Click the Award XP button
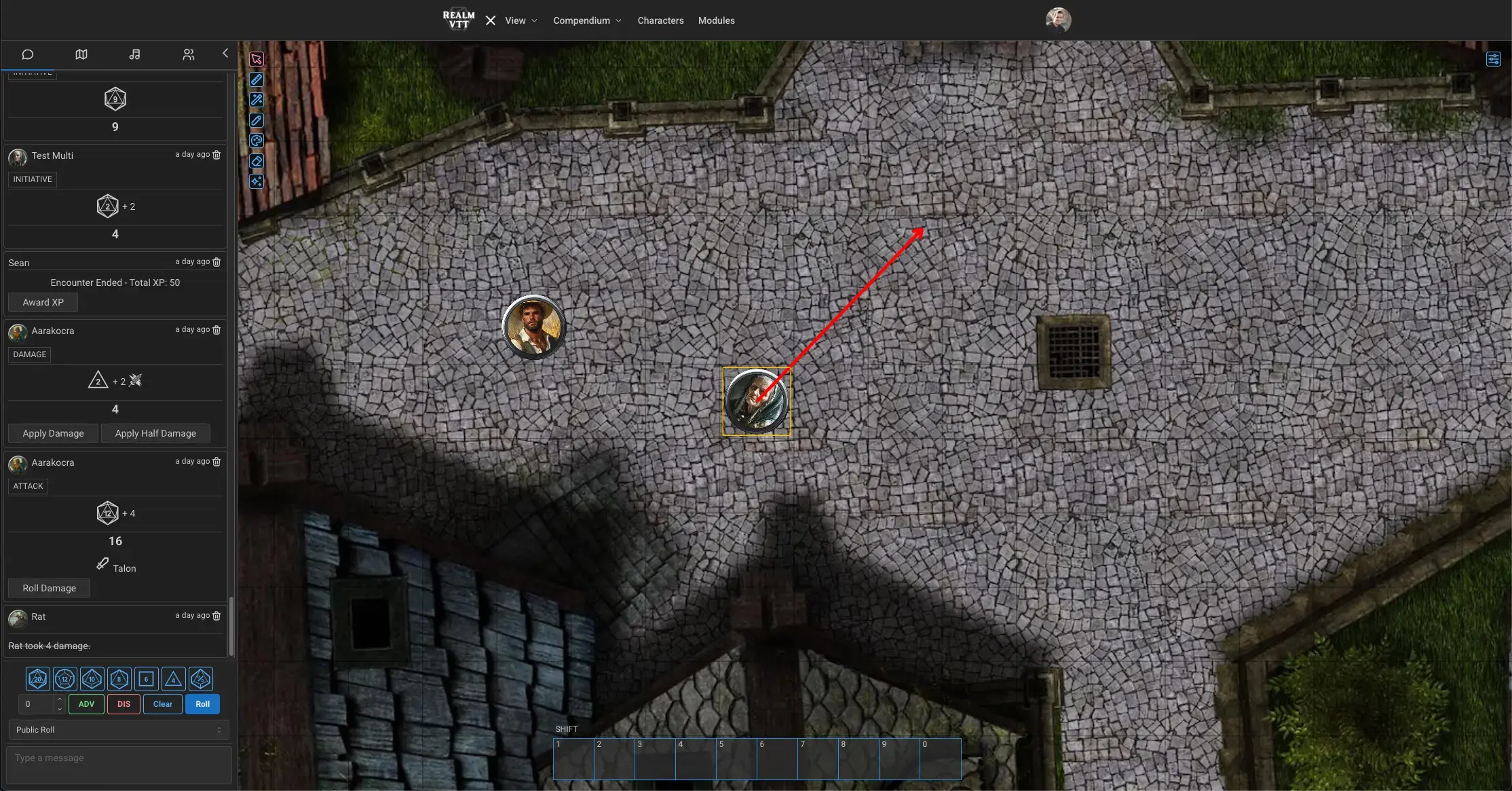 tap(42, 301)
